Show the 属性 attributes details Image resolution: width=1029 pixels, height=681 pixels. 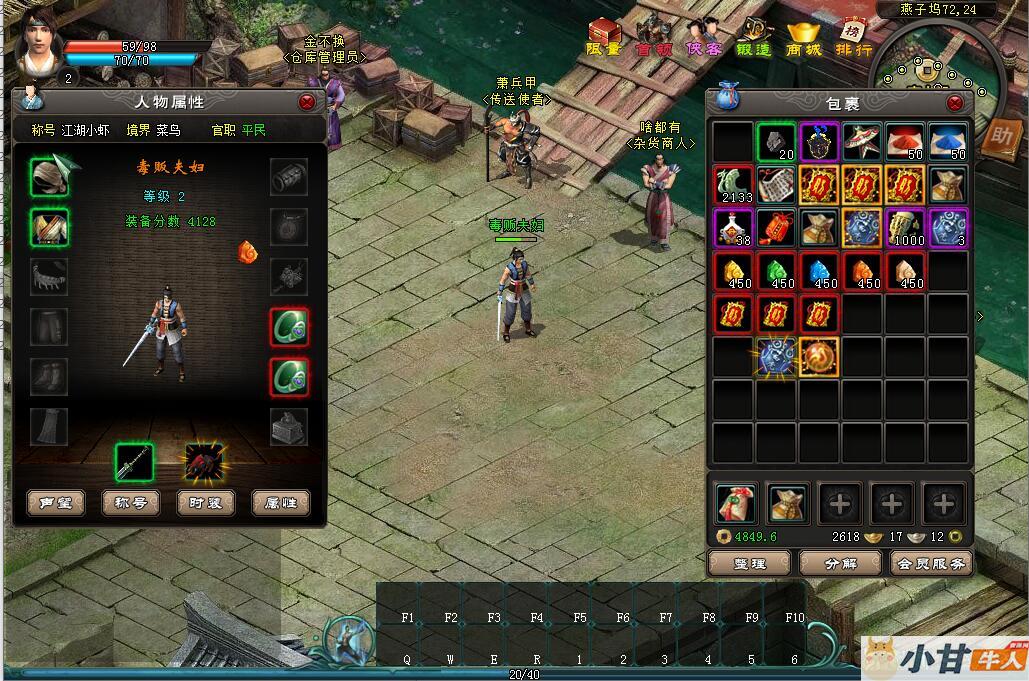[x=280, y=503]
